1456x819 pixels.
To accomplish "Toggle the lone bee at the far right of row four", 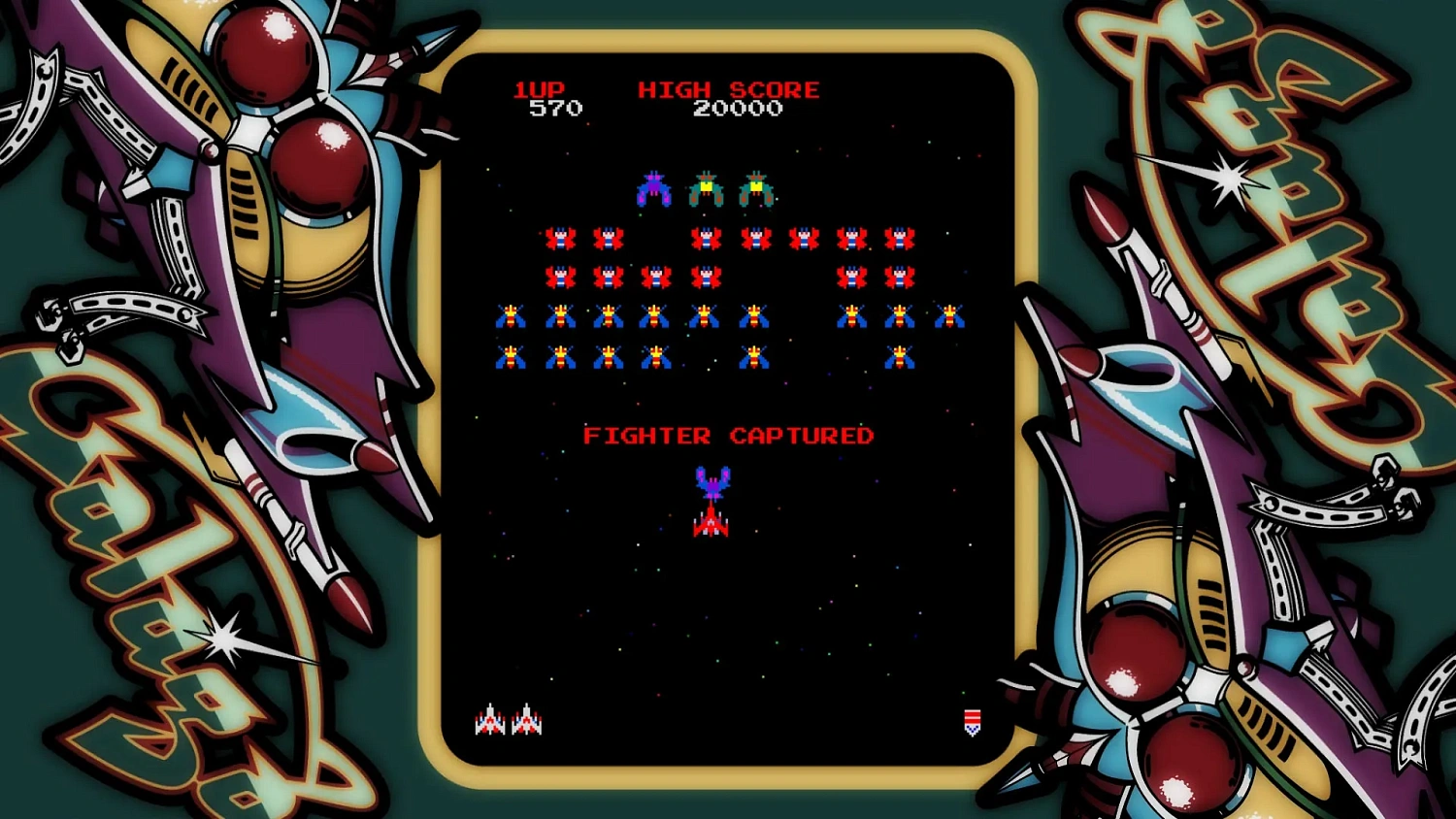I will coord(900,356).
